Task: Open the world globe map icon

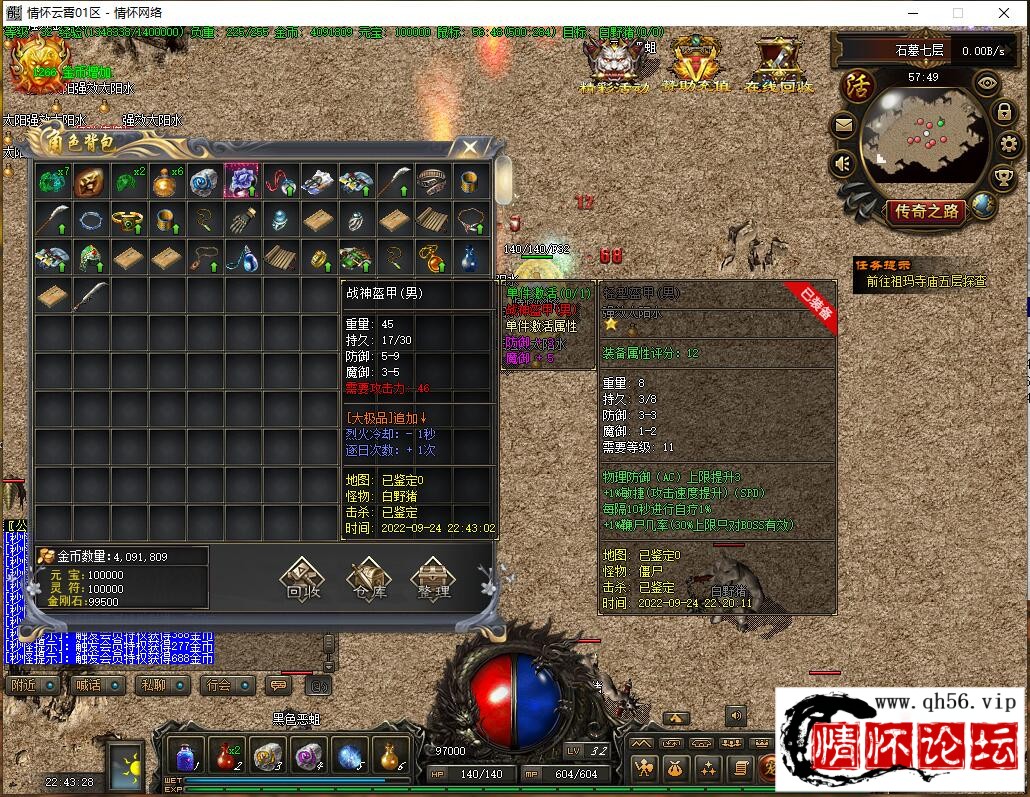Action: (984, 205)
